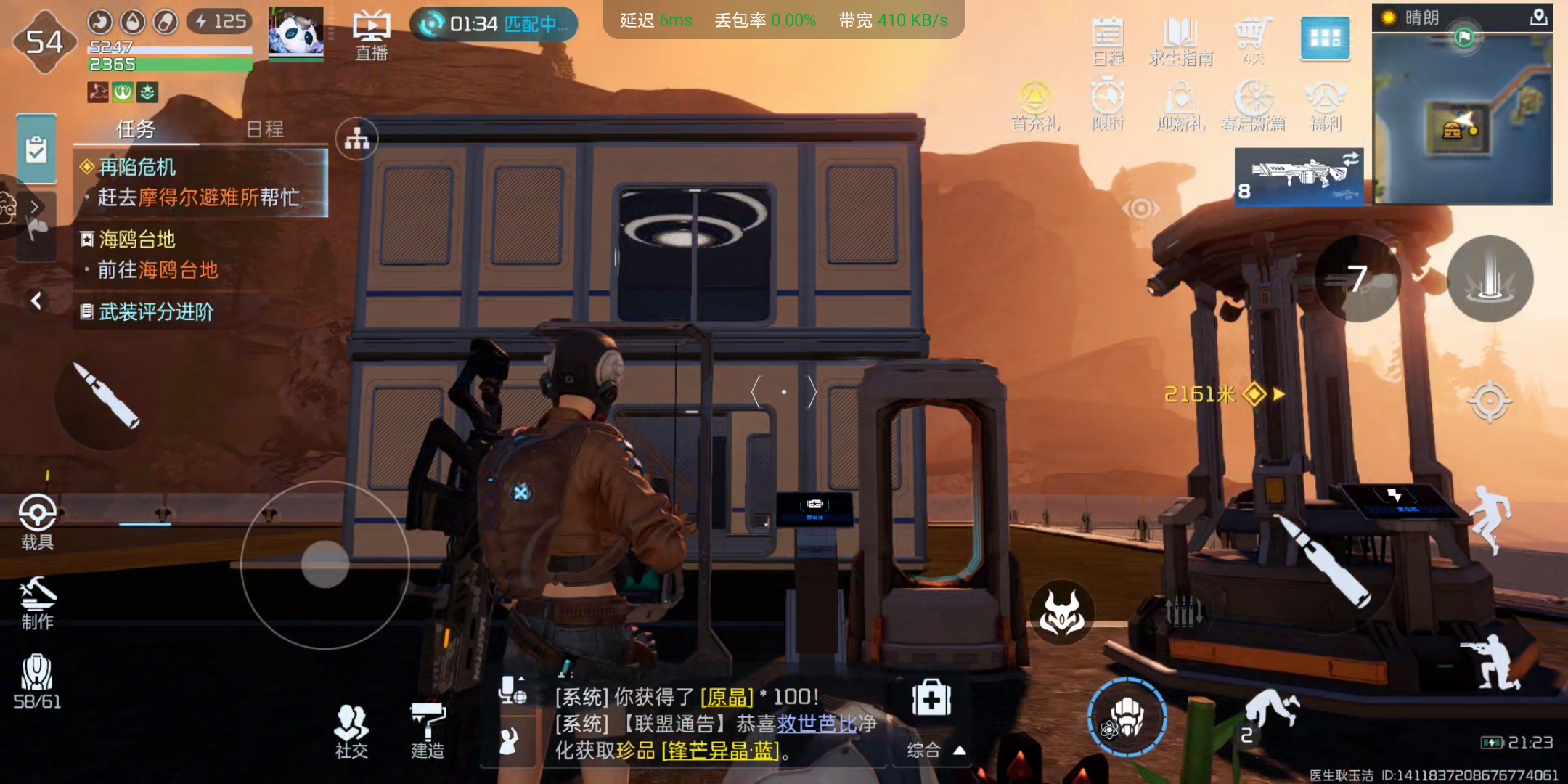Viewport: 1568px width, 784px height.
Task: Collapse the quest panel with left arrow
Action: click(x=36, y=300)
